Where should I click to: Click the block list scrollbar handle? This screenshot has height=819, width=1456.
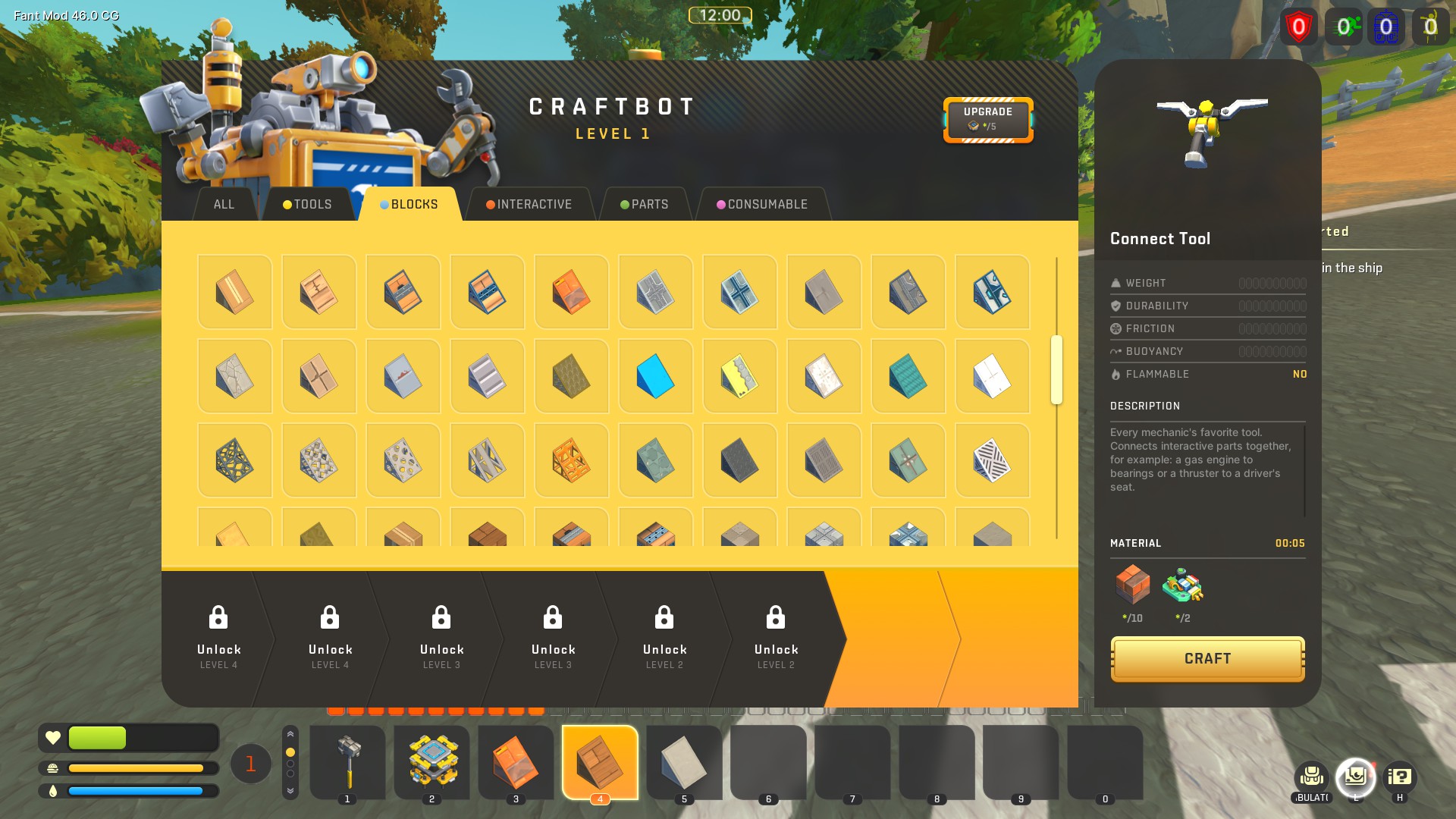click(1056, 370)
